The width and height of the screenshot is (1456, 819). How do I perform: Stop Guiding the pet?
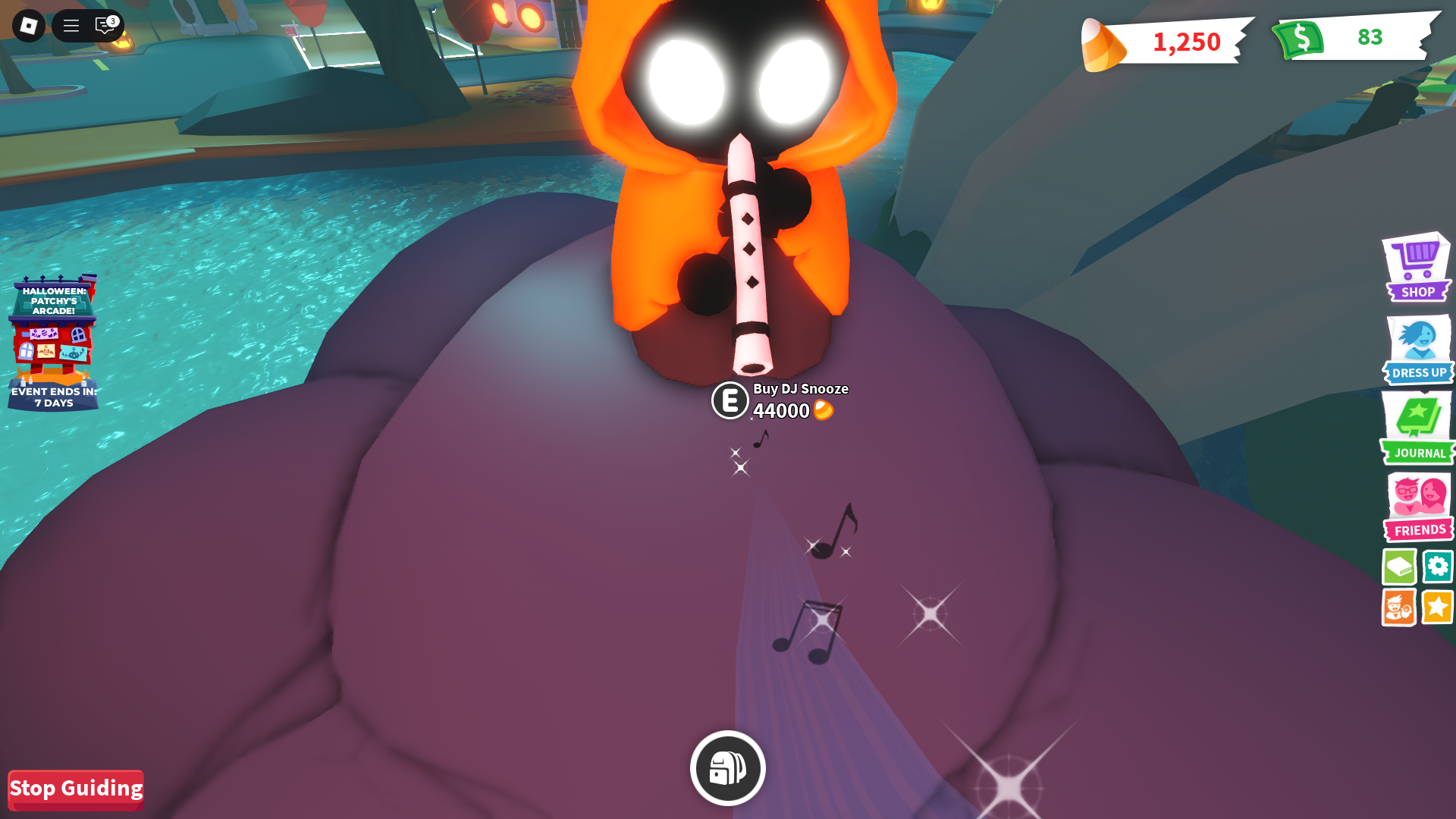coord(76,789)
